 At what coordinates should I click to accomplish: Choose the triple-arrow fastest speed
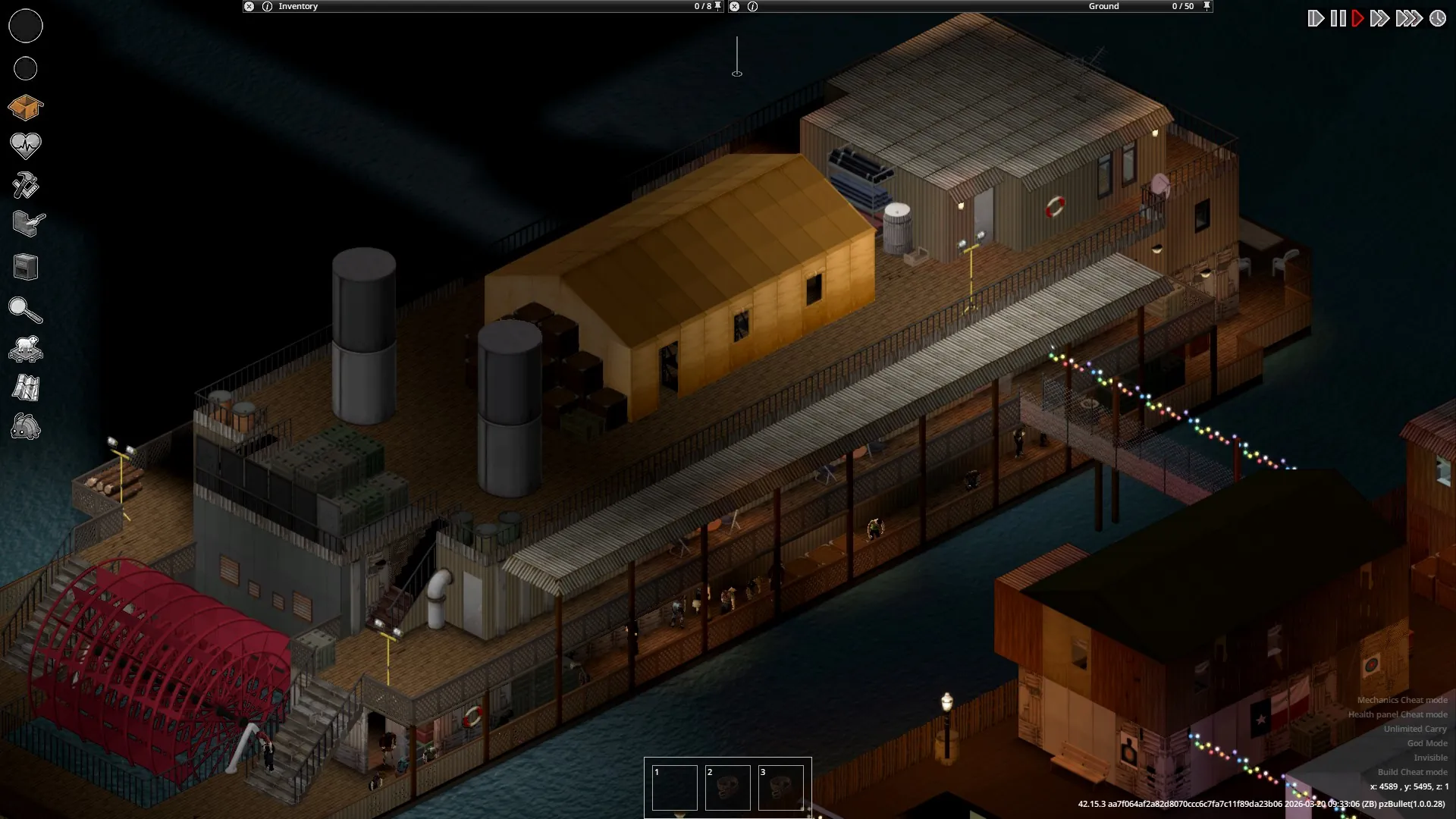pyautogui.click(x=1408, y=18)
